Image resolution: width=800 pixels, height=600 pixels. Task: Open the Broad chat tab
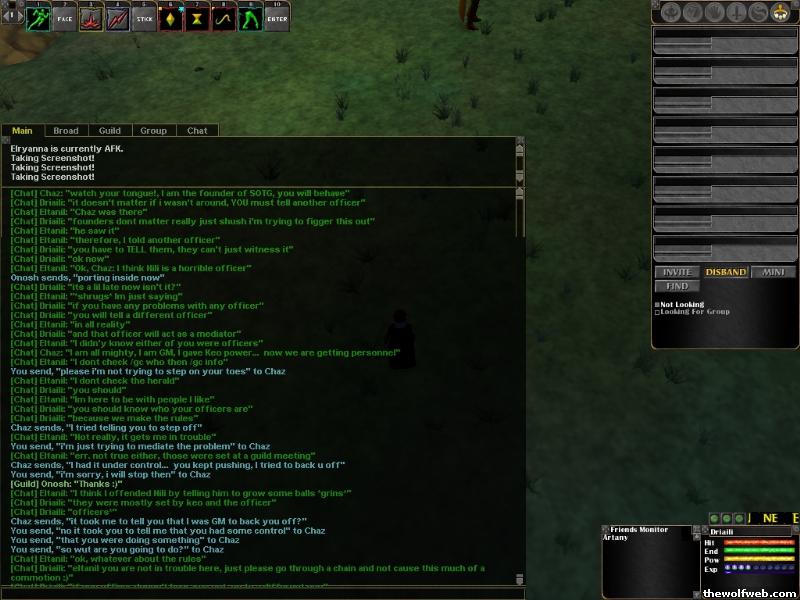click(x=66, y=131)
